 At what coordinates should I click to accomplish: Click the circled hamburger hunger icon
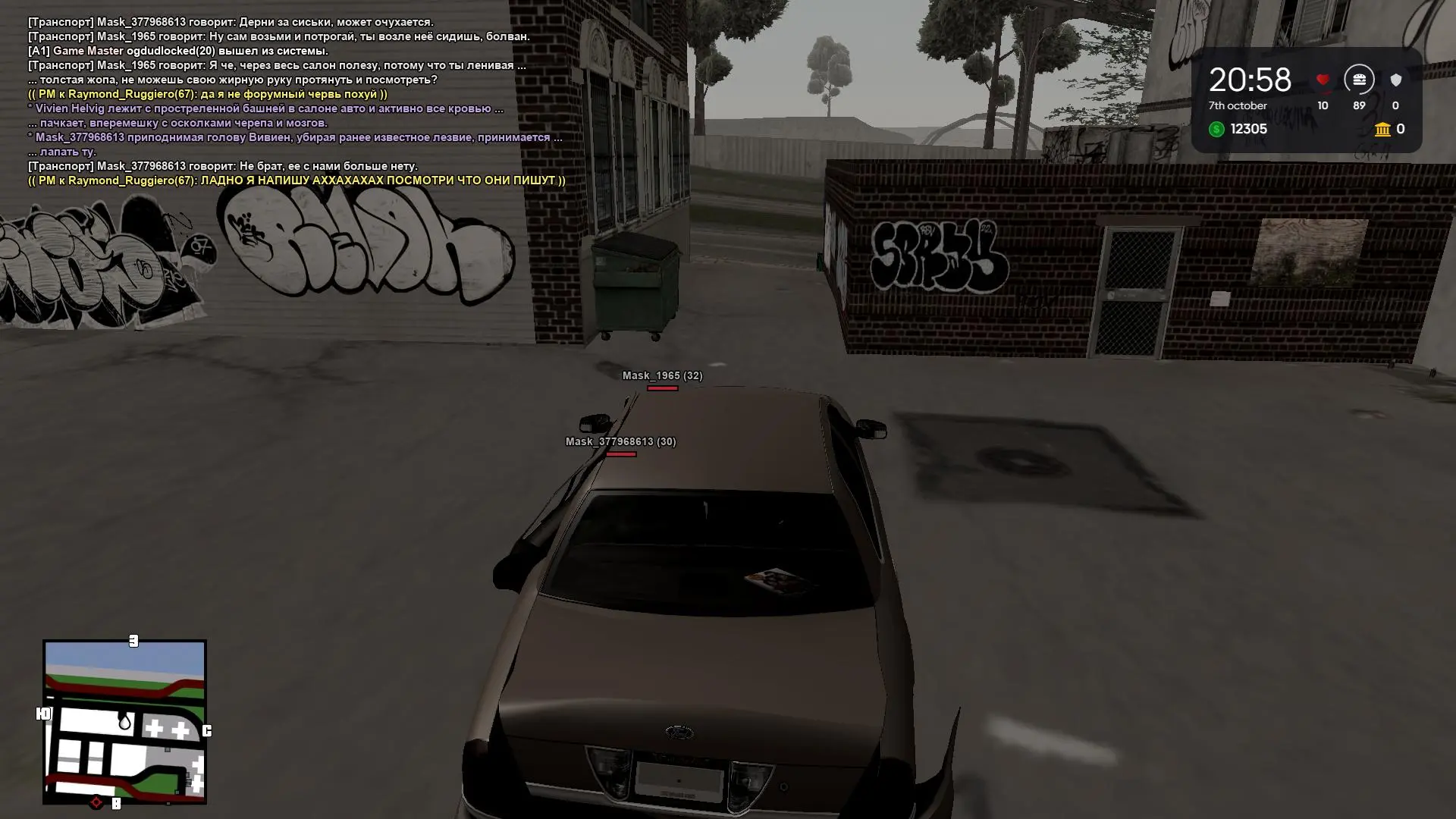pos(1359,80)
